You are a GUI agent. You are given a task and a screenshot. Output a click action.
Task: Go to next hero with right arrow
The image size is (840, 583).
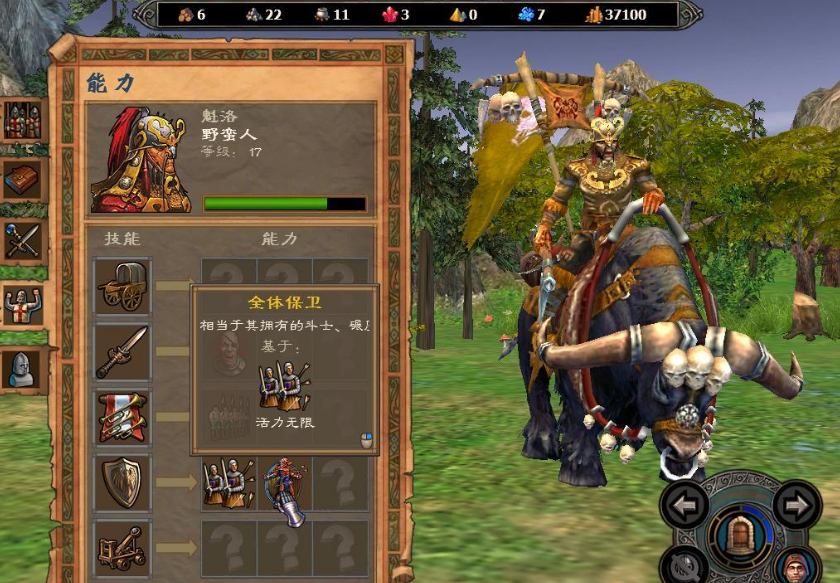[797, 504]
